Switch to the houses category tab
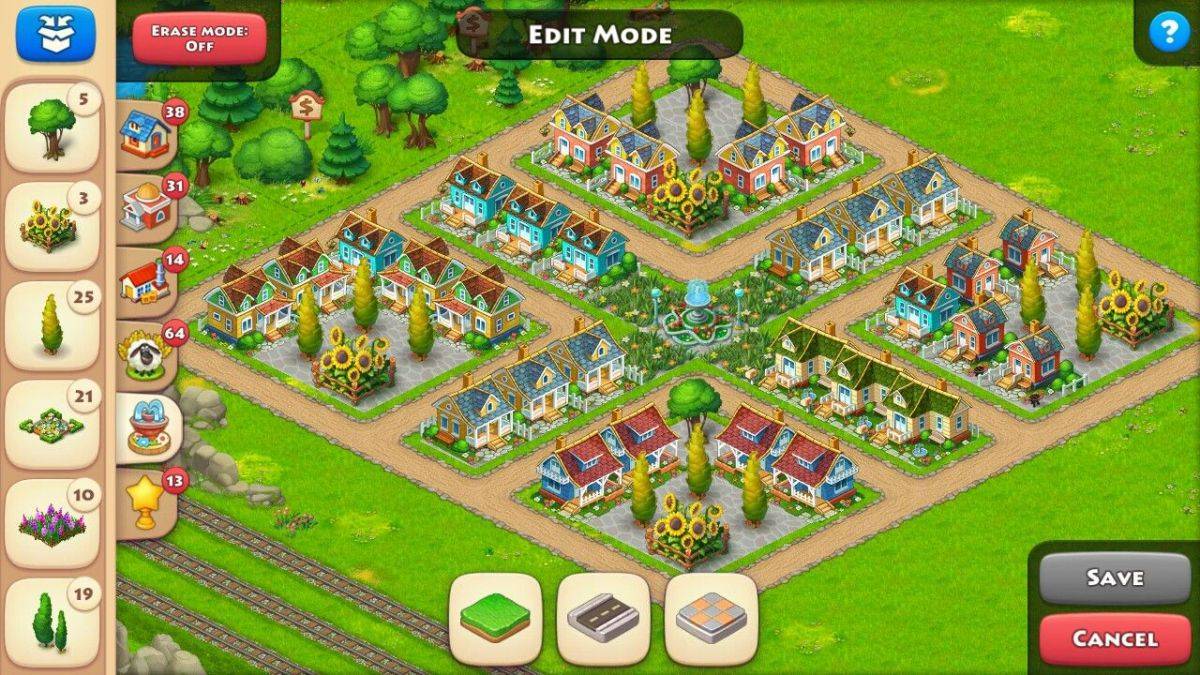Image resolution: width=1200 pixels, height=675 pixels. point(147,135)
